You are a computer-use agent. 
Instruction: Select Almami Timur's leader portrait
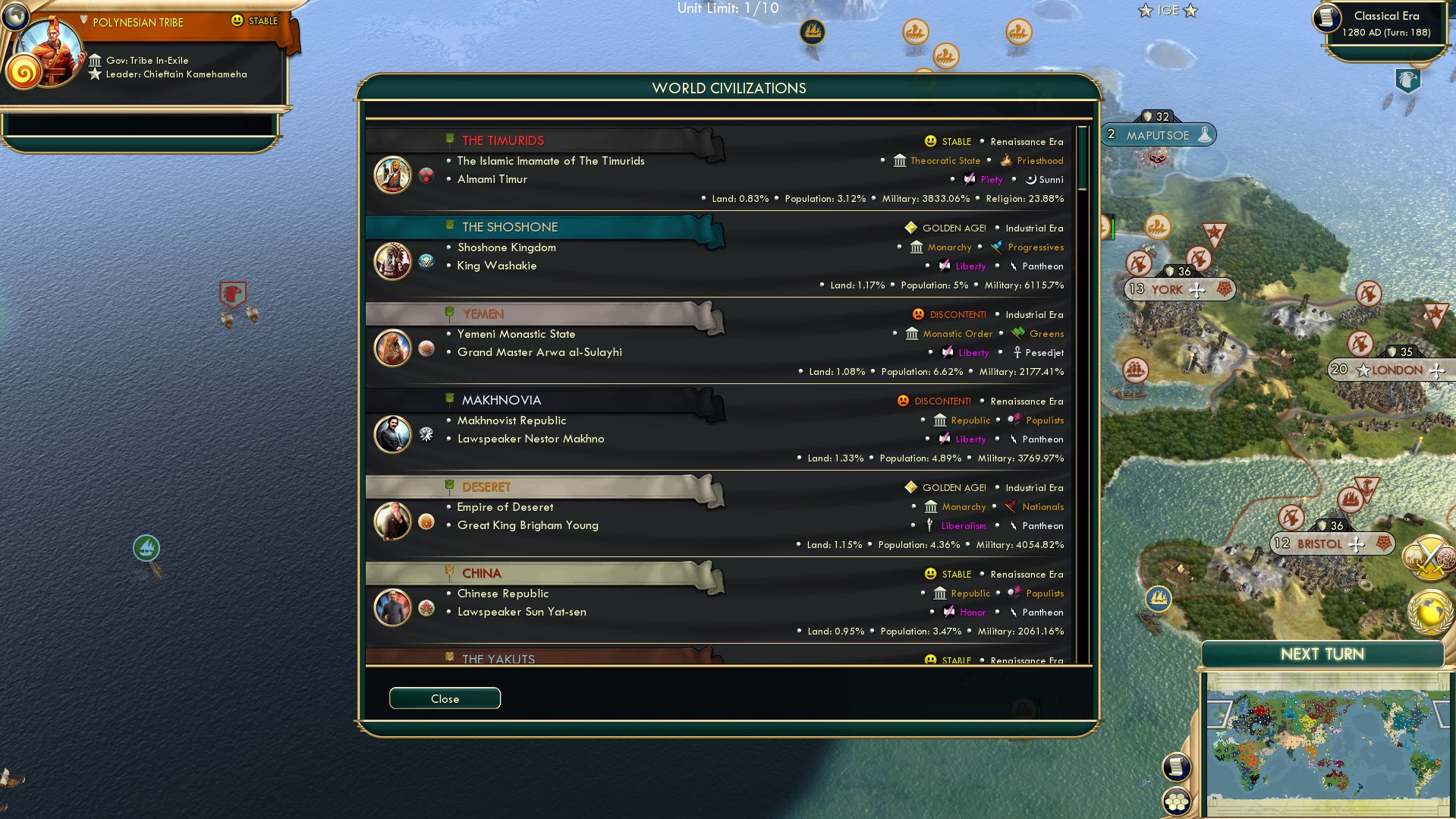coord(392,174)
